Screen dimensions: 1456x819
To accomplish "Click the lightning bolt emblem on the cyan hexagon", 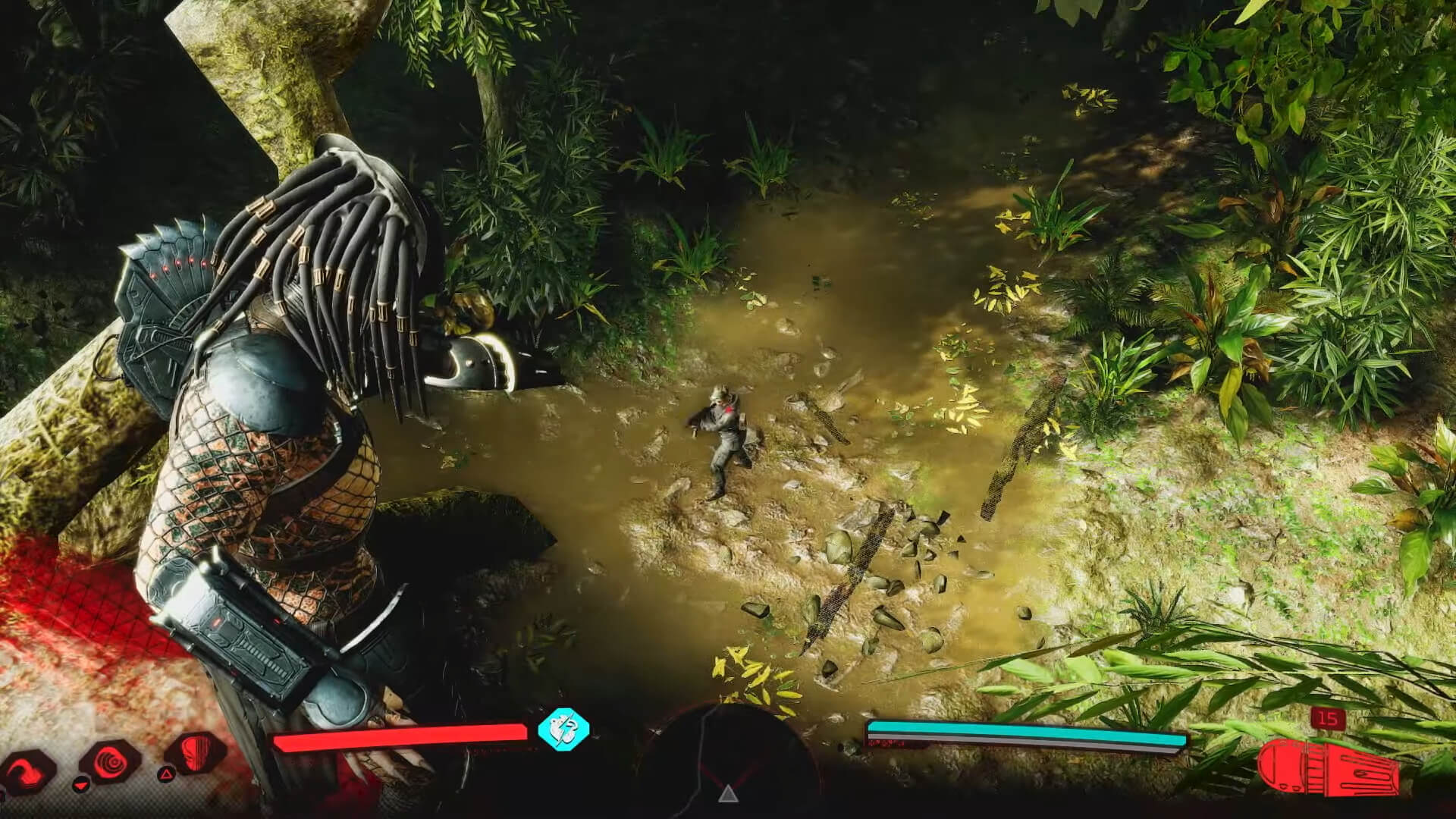I will tap(563, 731).
